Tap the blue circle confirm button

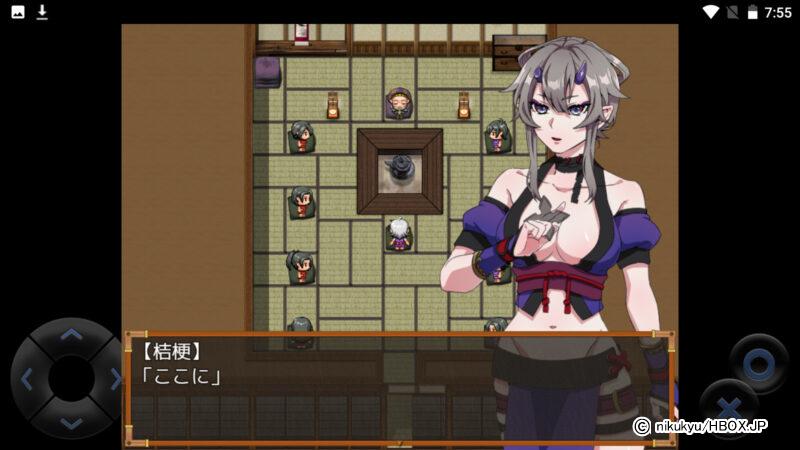(758, 364)
